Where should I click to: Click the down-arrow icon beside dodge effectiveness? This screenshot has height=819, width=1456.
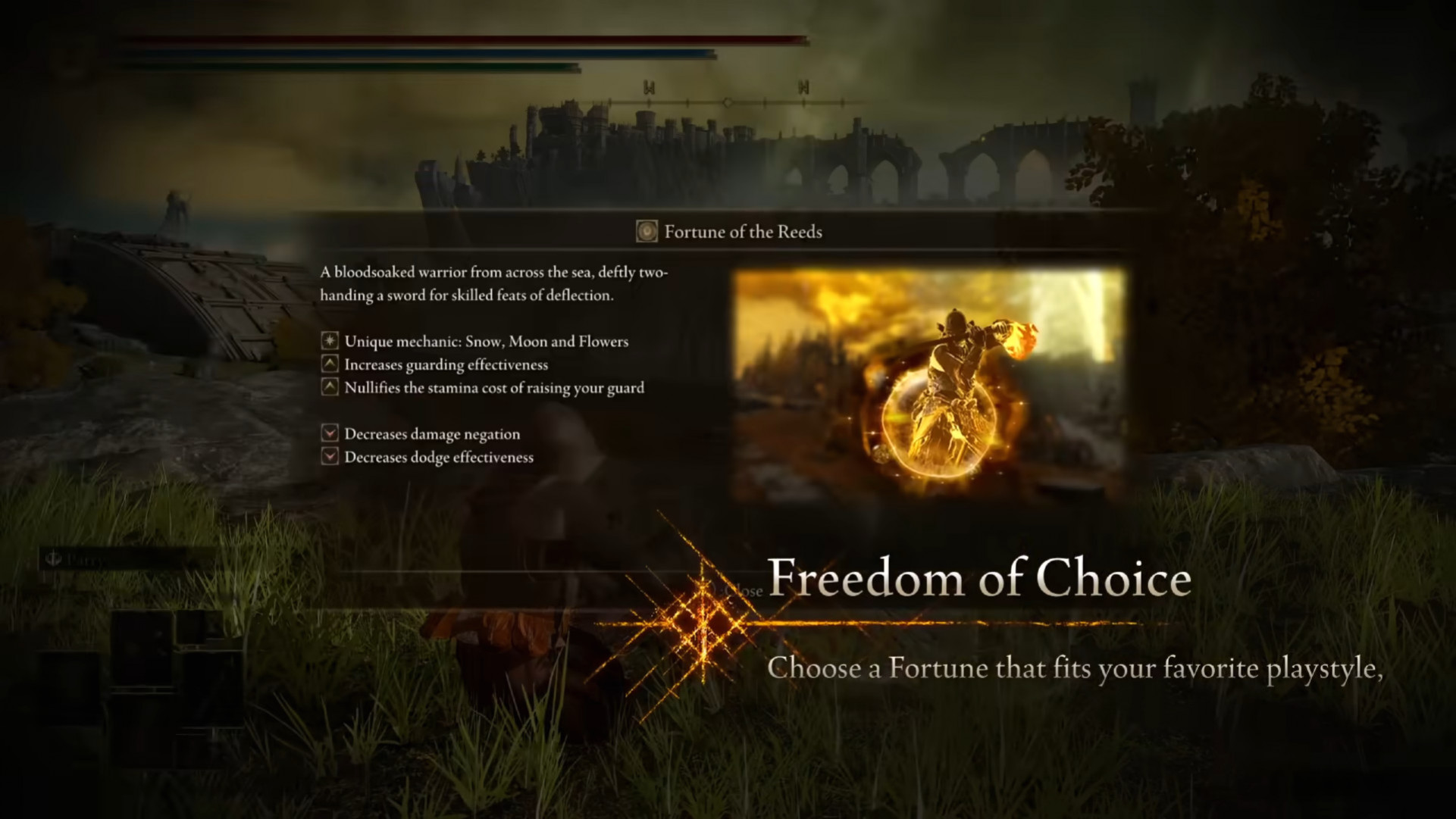329,457
